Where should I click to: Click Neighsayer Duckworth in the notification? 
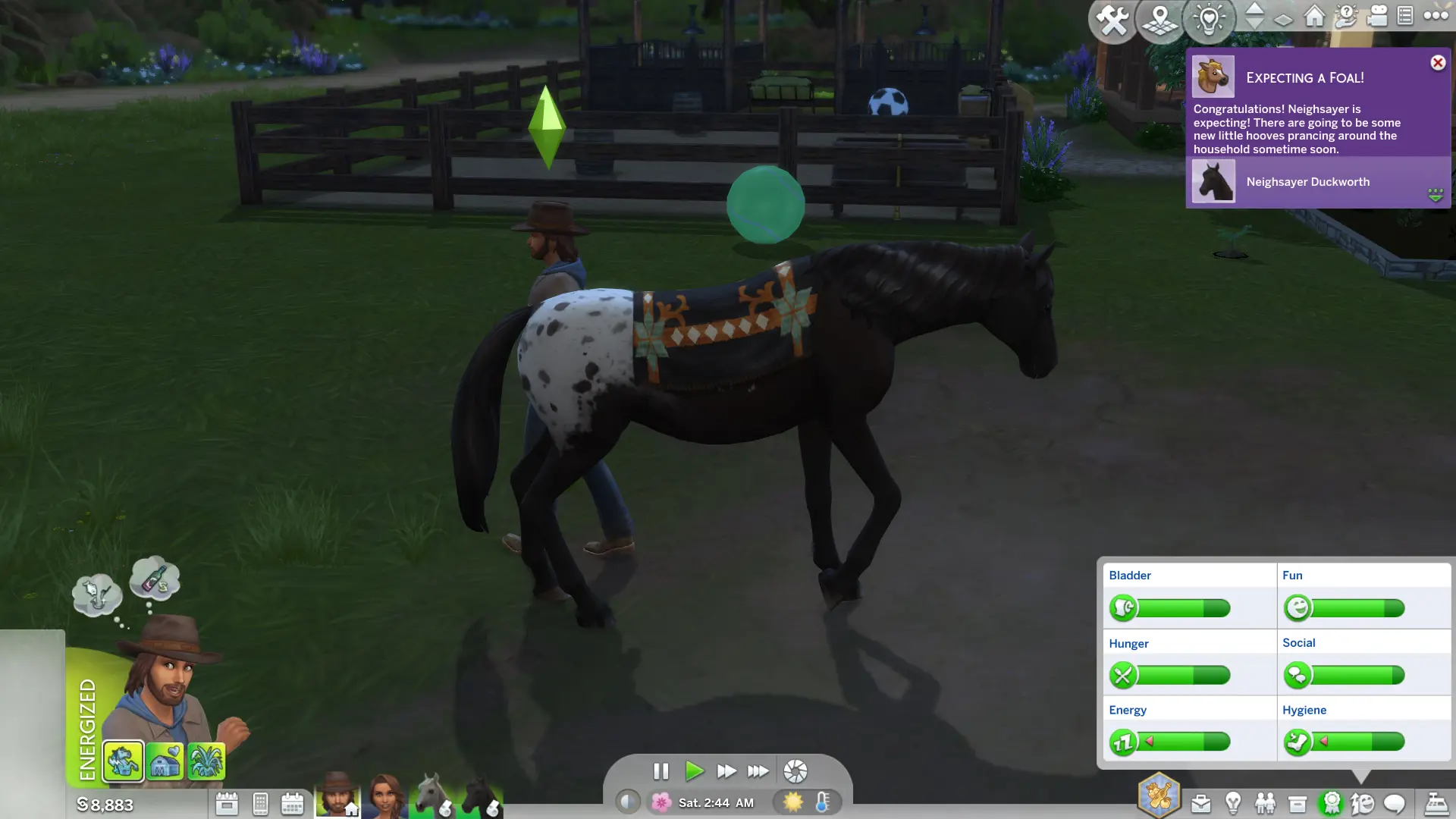click(1307, 182)
